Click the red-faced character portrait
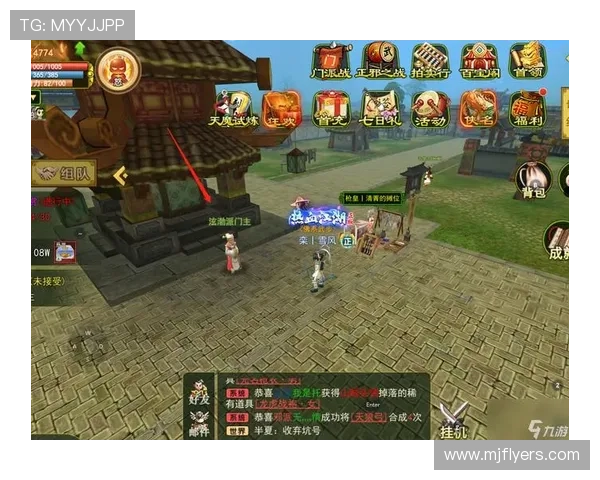This screenshot has width=600, height=480. [118, 69]
